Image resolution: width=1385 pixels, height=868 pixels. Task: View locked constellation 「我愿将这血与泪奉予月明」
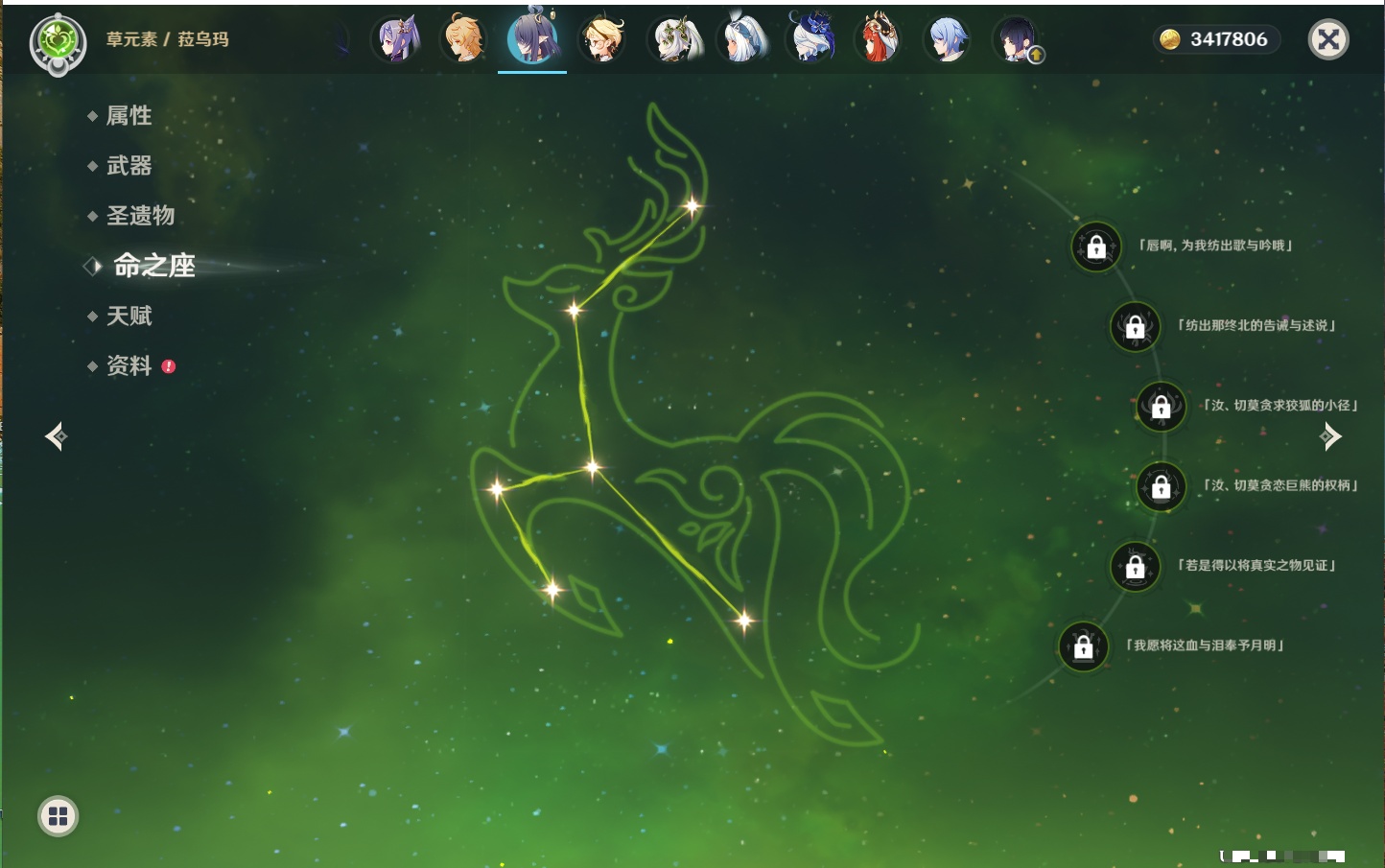pos(1084,646)
